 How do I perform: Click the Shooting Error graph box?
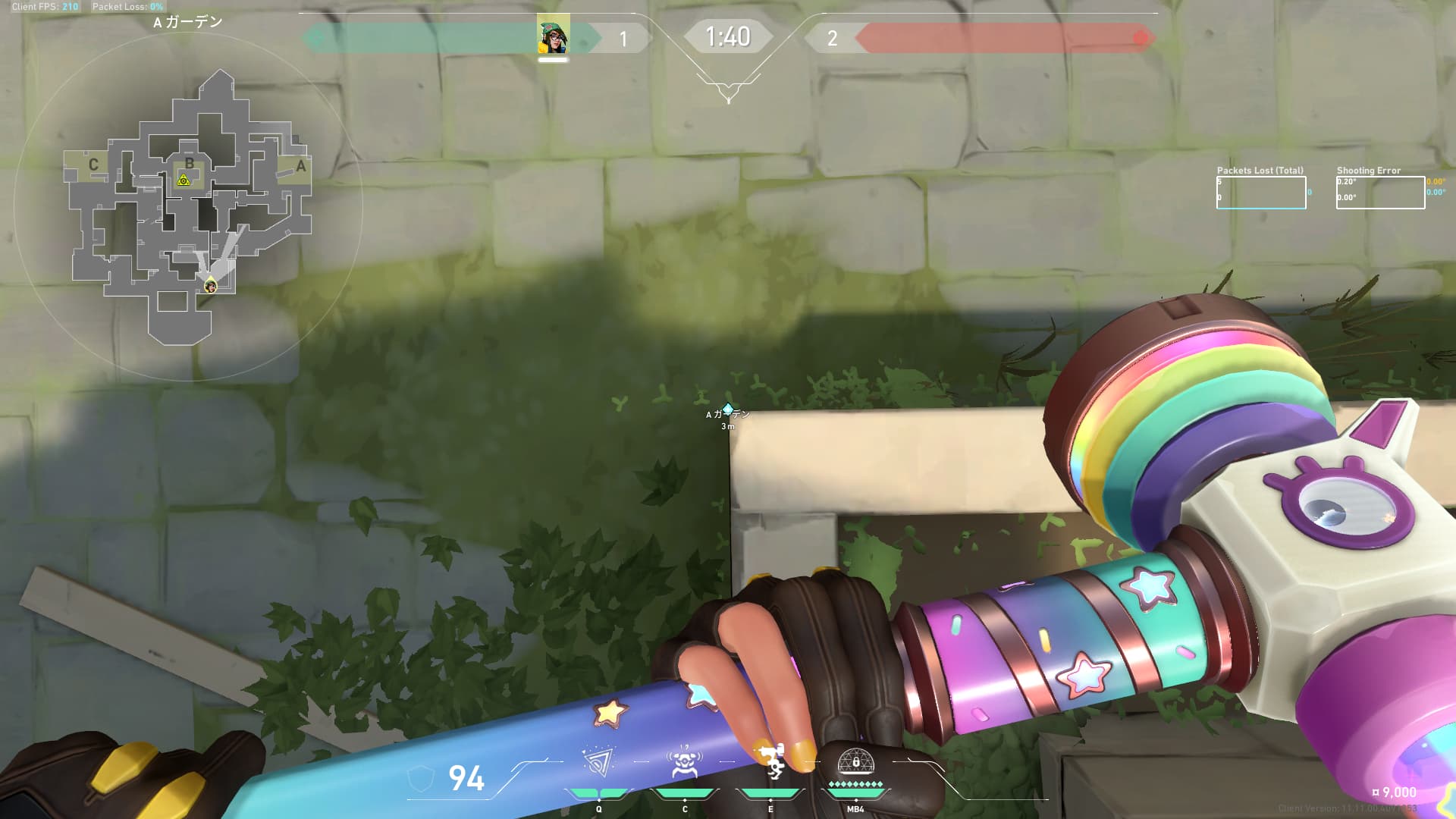tap(1380, 193)
